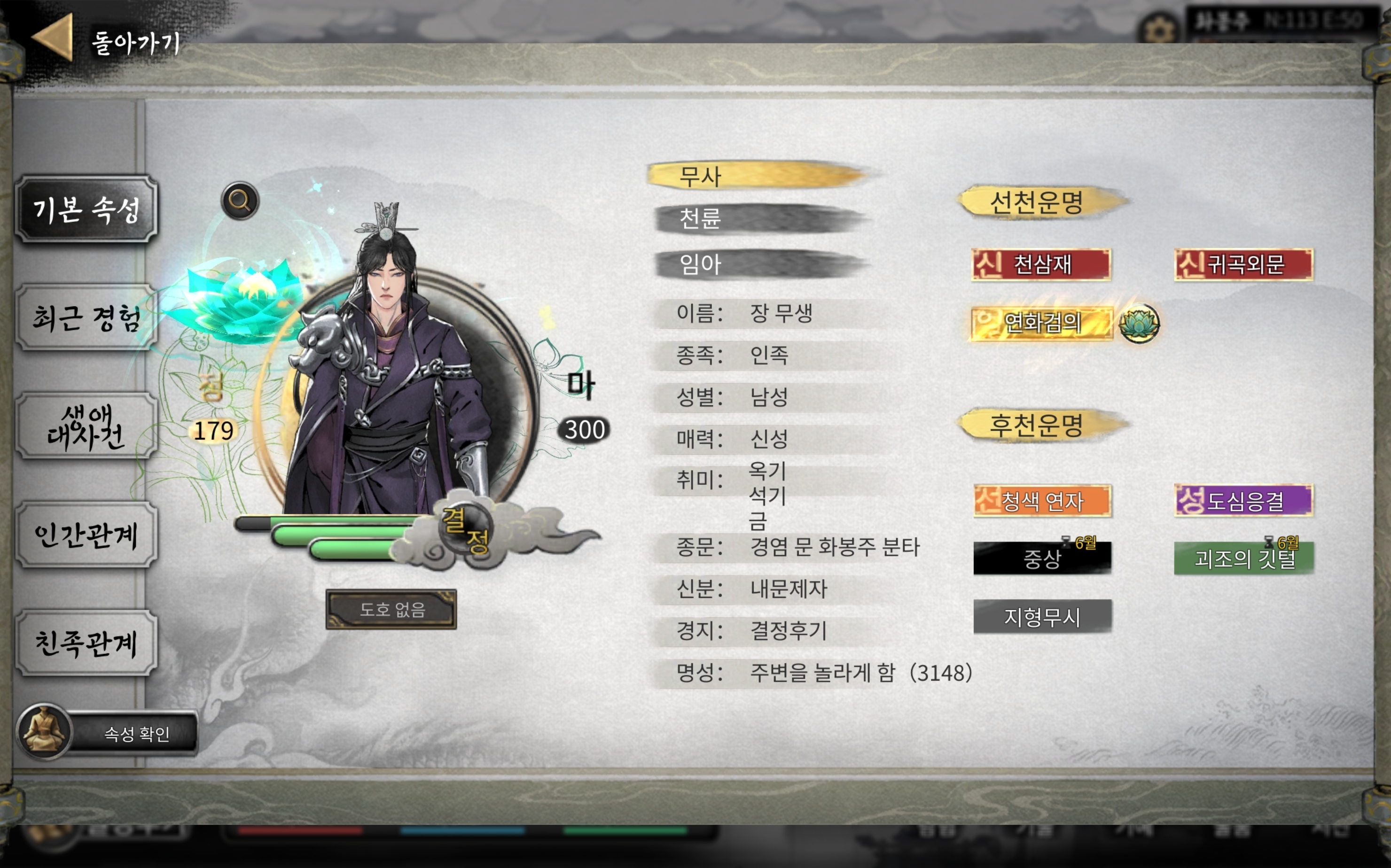Screen dimensions: 1391x868
Task: Switch to the 최근 경험 tab
Action: [x=86, y=318]
